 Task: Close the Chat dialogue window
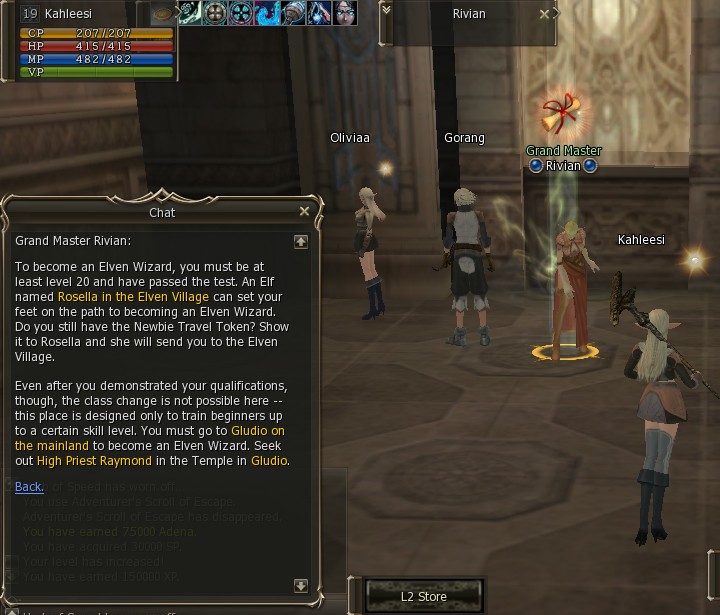point(304,212)
